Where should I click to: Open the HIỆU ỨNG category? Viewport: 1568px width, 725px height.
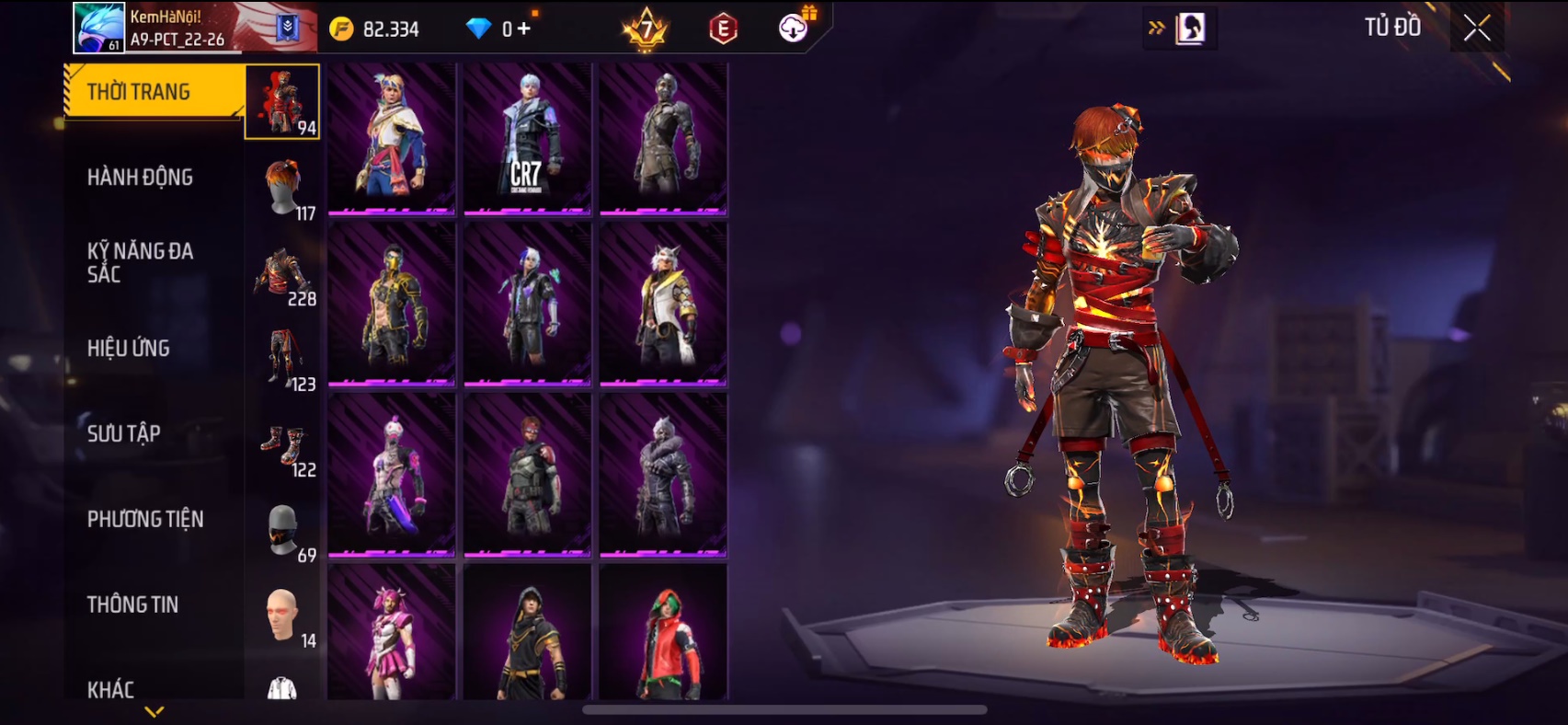tap(129, 349)
